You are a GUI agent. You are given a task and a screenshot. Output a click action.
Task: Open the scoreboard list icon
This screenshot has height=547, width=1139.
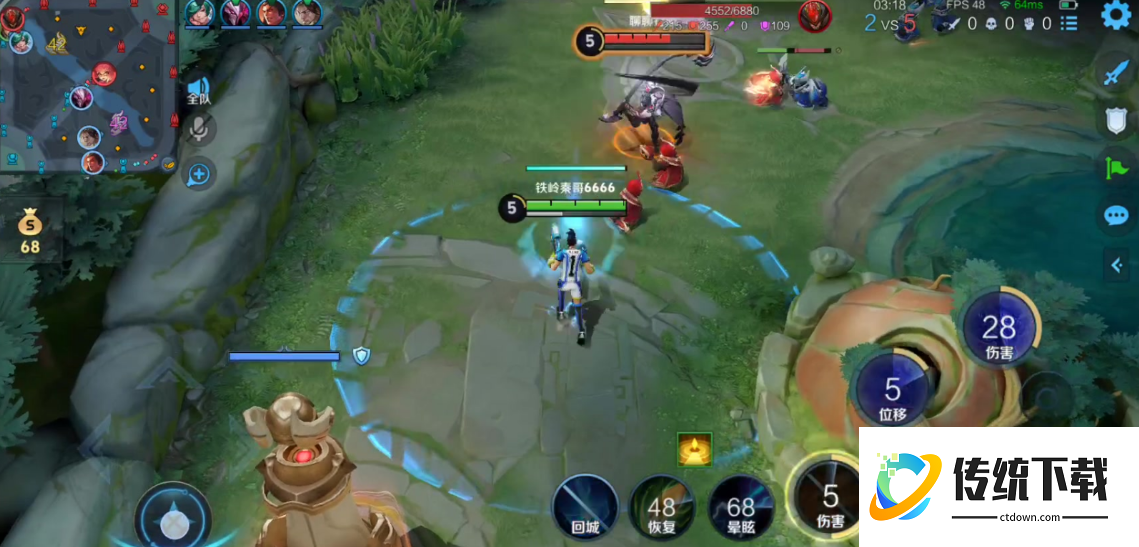coord(1069,23)
